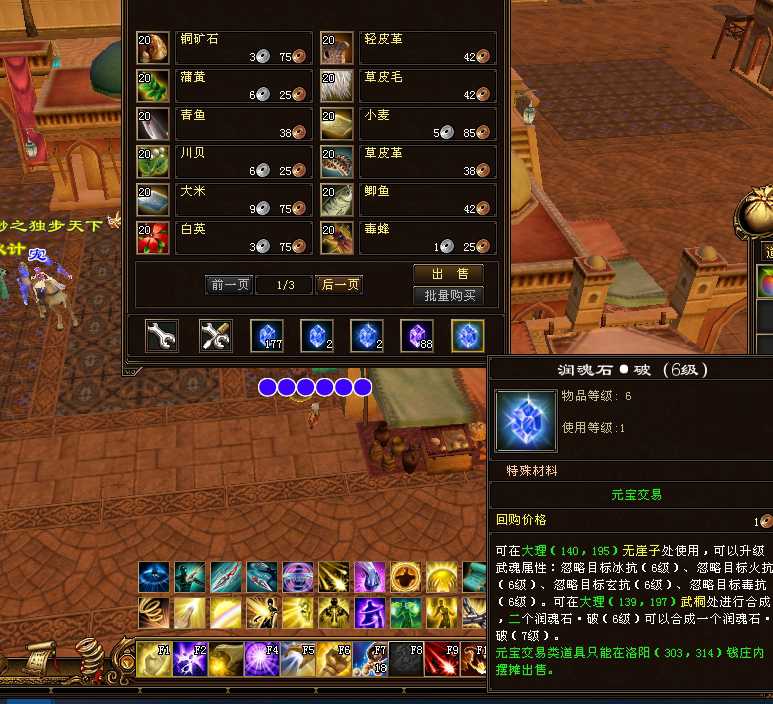Buy 大米 from the shop list
Image resolution: width=773 pixels, height=704 pixels.
tap(224, 199)
